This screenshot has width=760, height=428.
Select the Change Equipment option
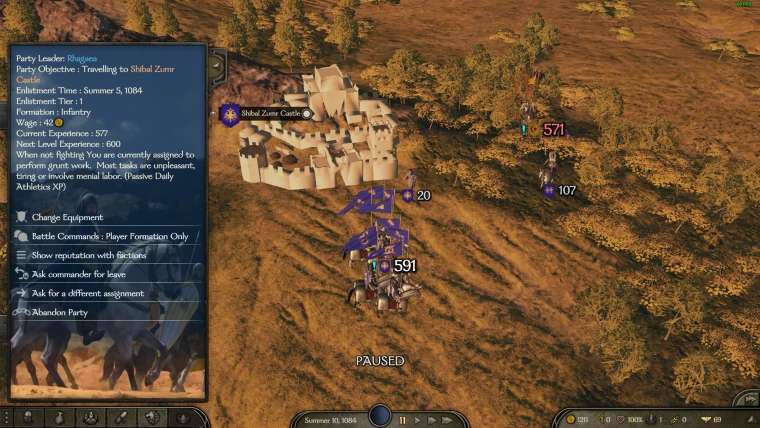66,217
